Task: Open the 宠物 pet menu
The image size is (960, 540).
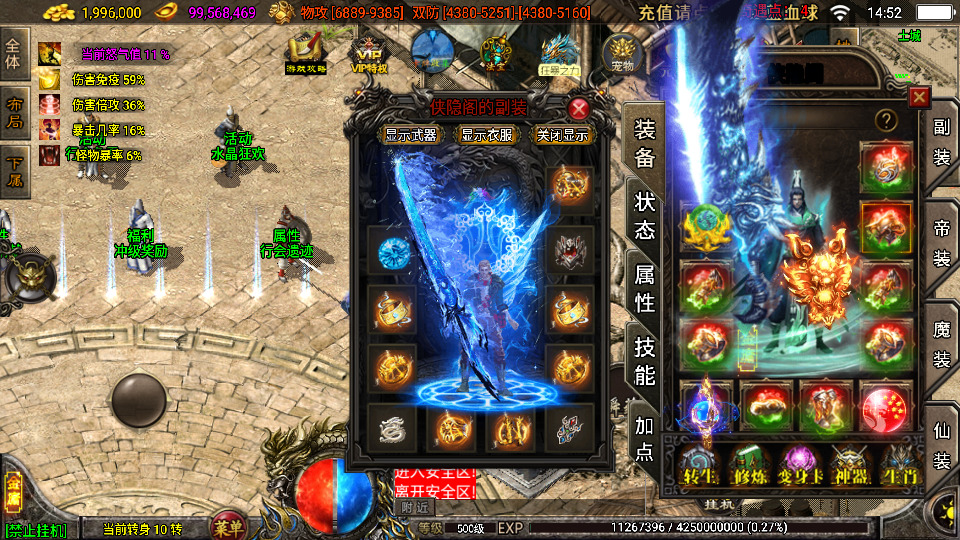Action: point(623,52)
